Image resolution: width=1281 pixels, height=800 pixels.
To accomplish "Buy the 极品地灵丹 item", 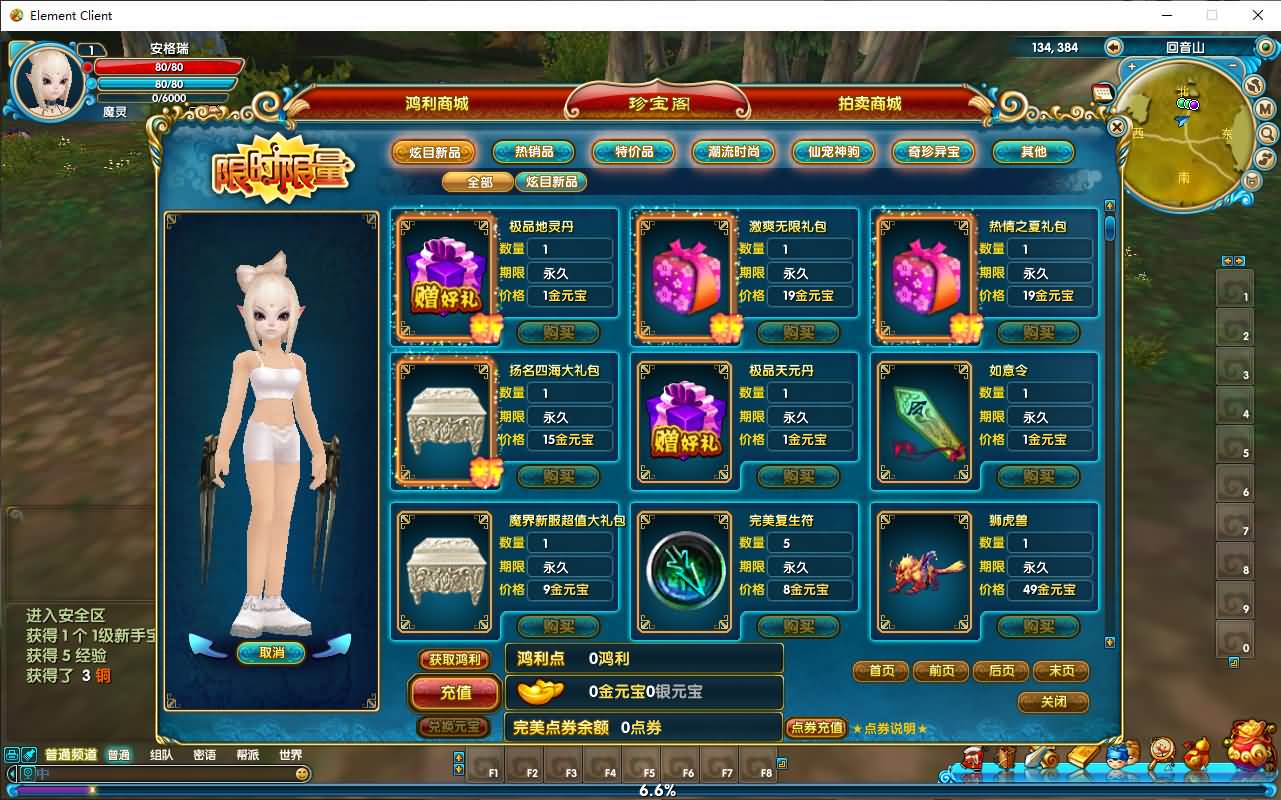I will point(558,332).
